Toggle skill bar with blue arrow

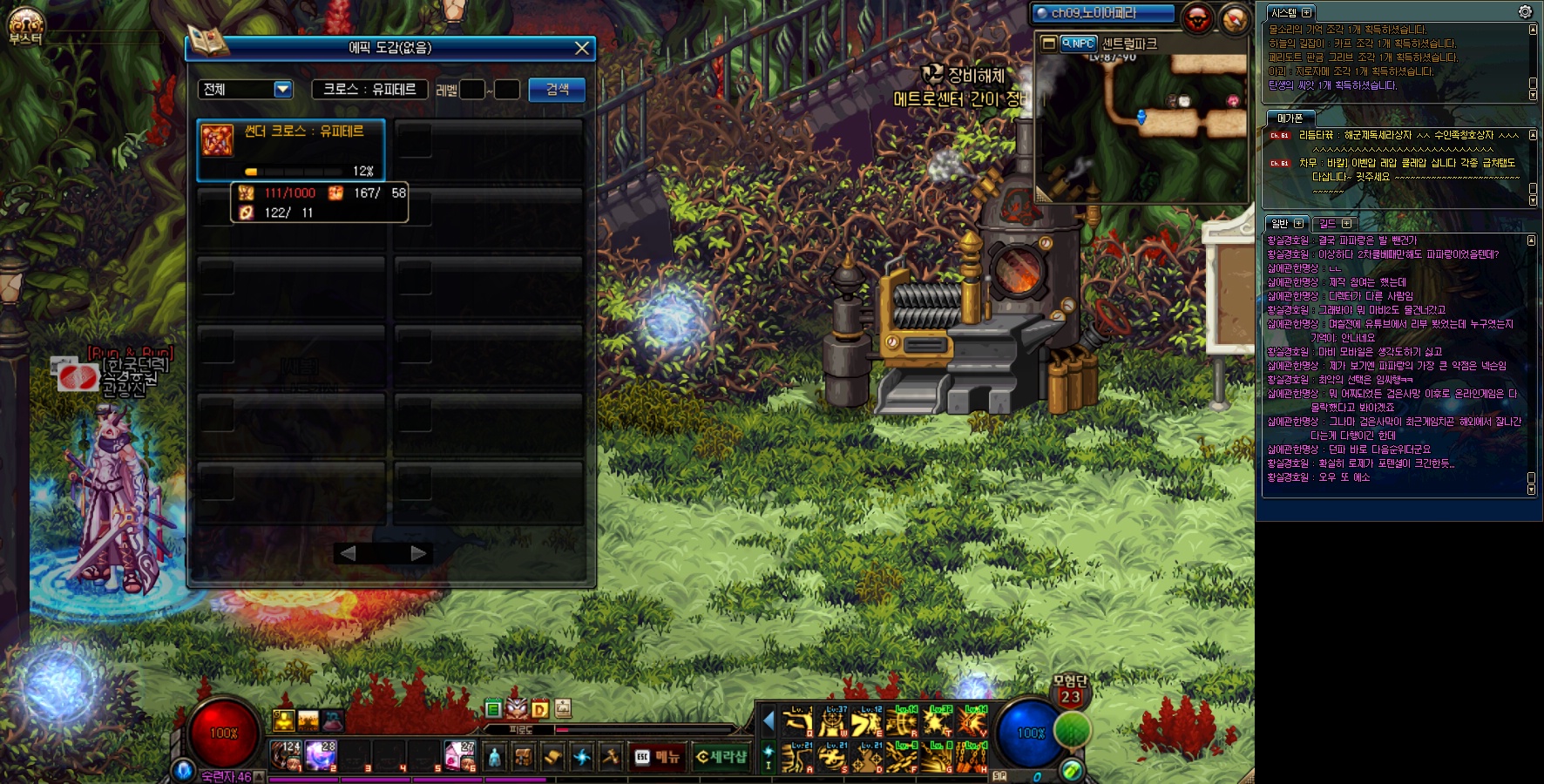769,720
